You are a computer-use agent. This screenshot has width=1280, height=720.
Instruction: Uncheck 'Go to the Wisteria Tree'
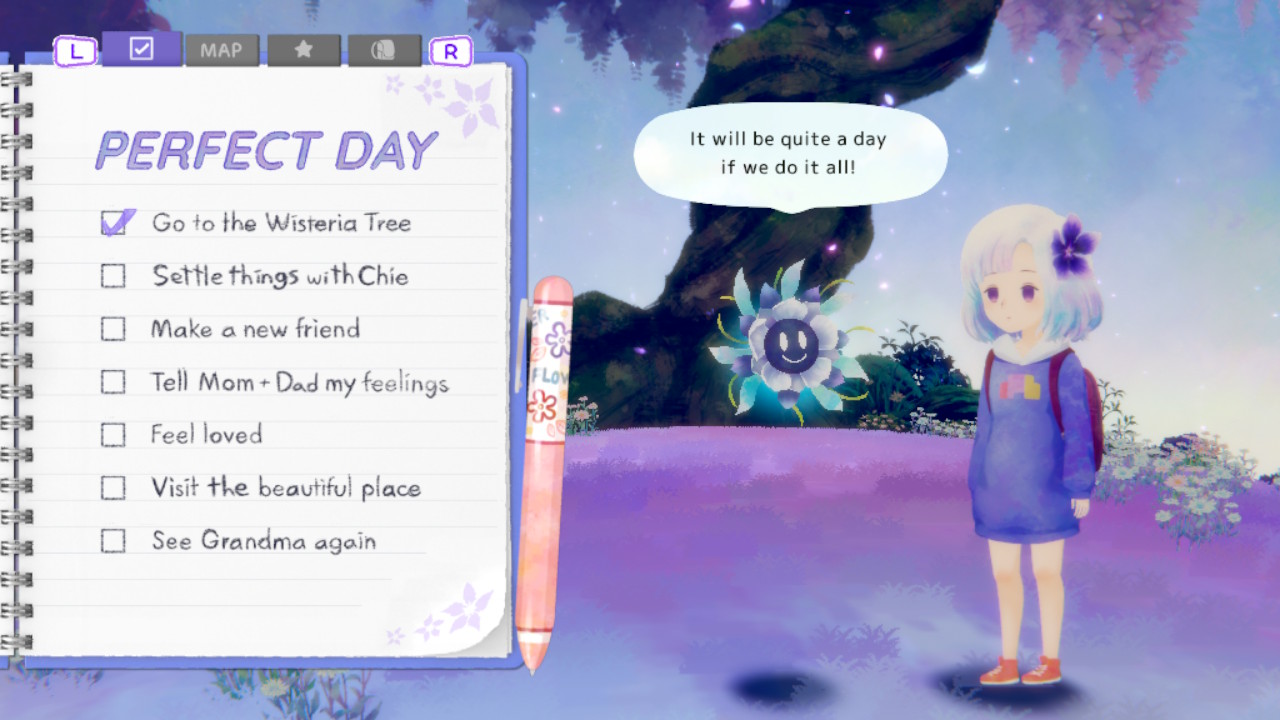pyautogui.click(x=113, y=222)
